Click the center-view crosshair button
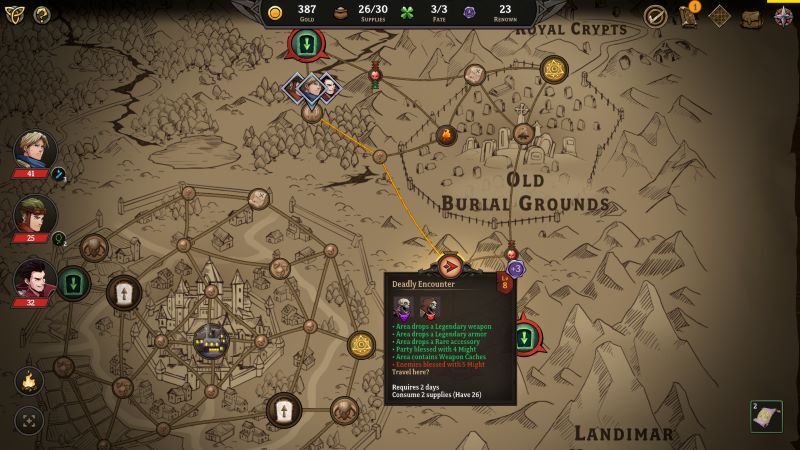Image resolution: width=800 pixels, height=450 pixels. tap(29, 419)
